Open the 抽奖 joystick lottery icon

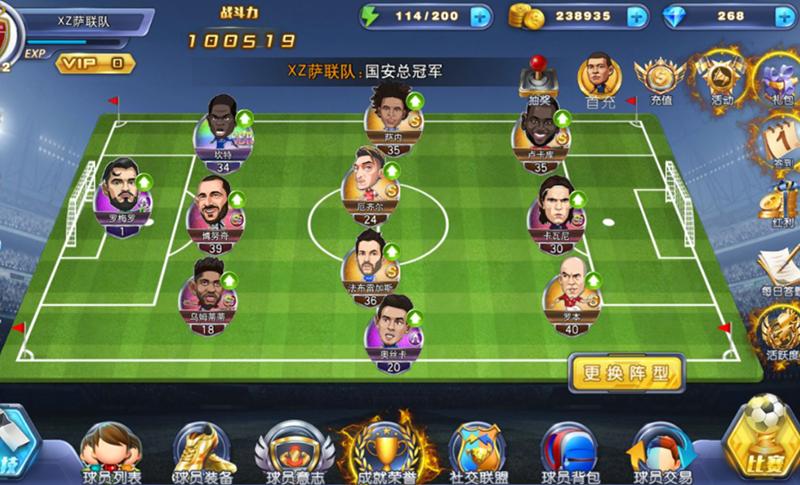pos(542,81)
